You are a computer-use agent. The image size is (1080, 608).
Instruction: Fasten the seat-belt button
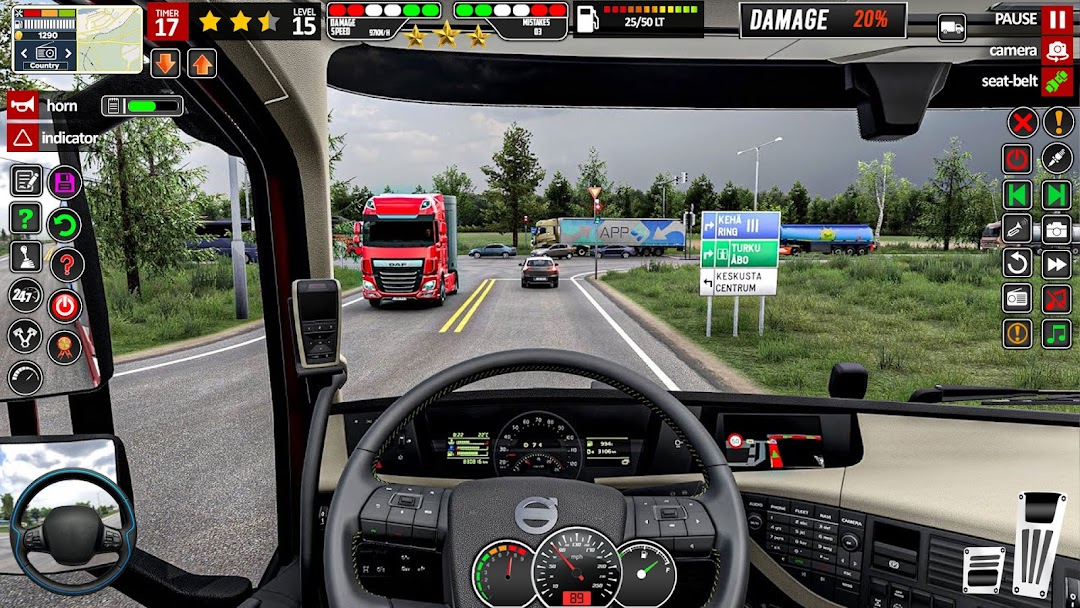pyautogui.click(x=1056, y=82)
